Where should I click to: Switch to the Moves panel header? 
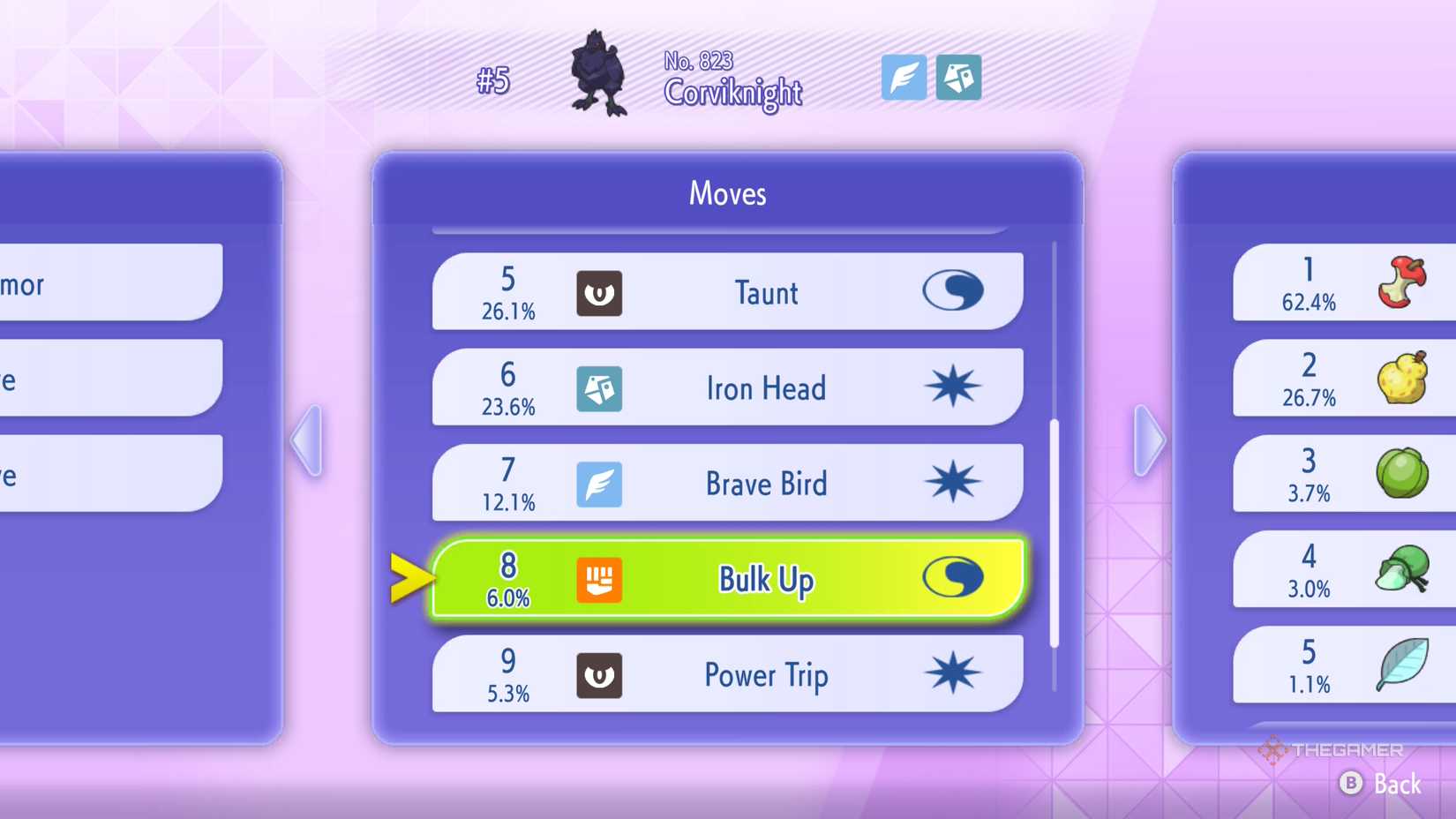pyautogui.click(x=727, y=194)
